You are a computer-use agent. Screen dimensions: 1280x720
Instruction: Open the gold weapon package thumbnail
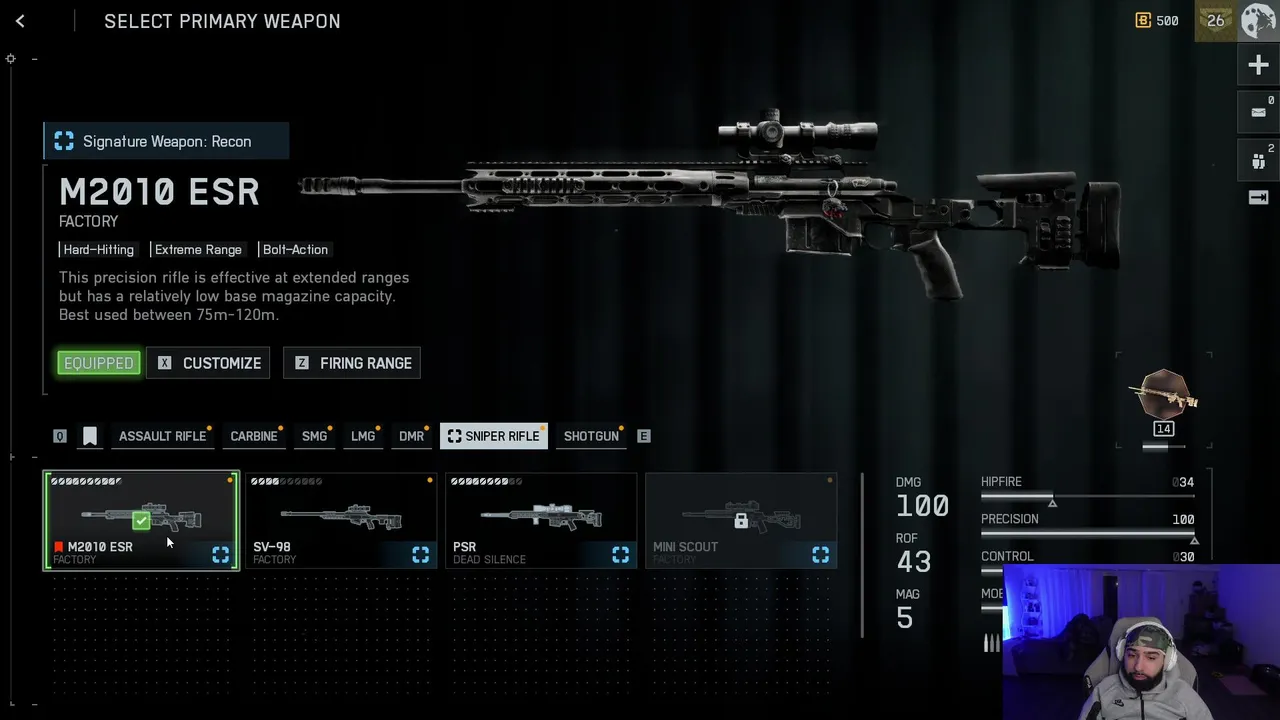tap(1164, 399)
